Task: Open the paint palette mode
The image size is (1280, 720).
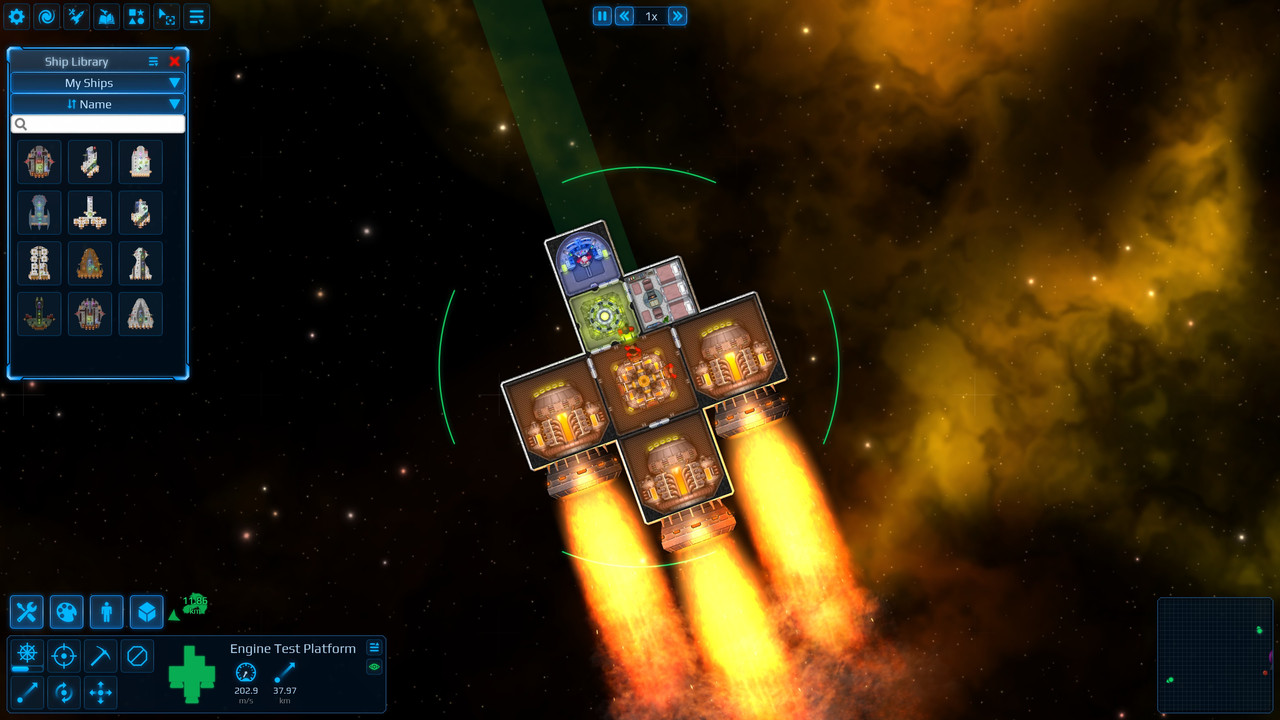Action: [x=67, y=612]
